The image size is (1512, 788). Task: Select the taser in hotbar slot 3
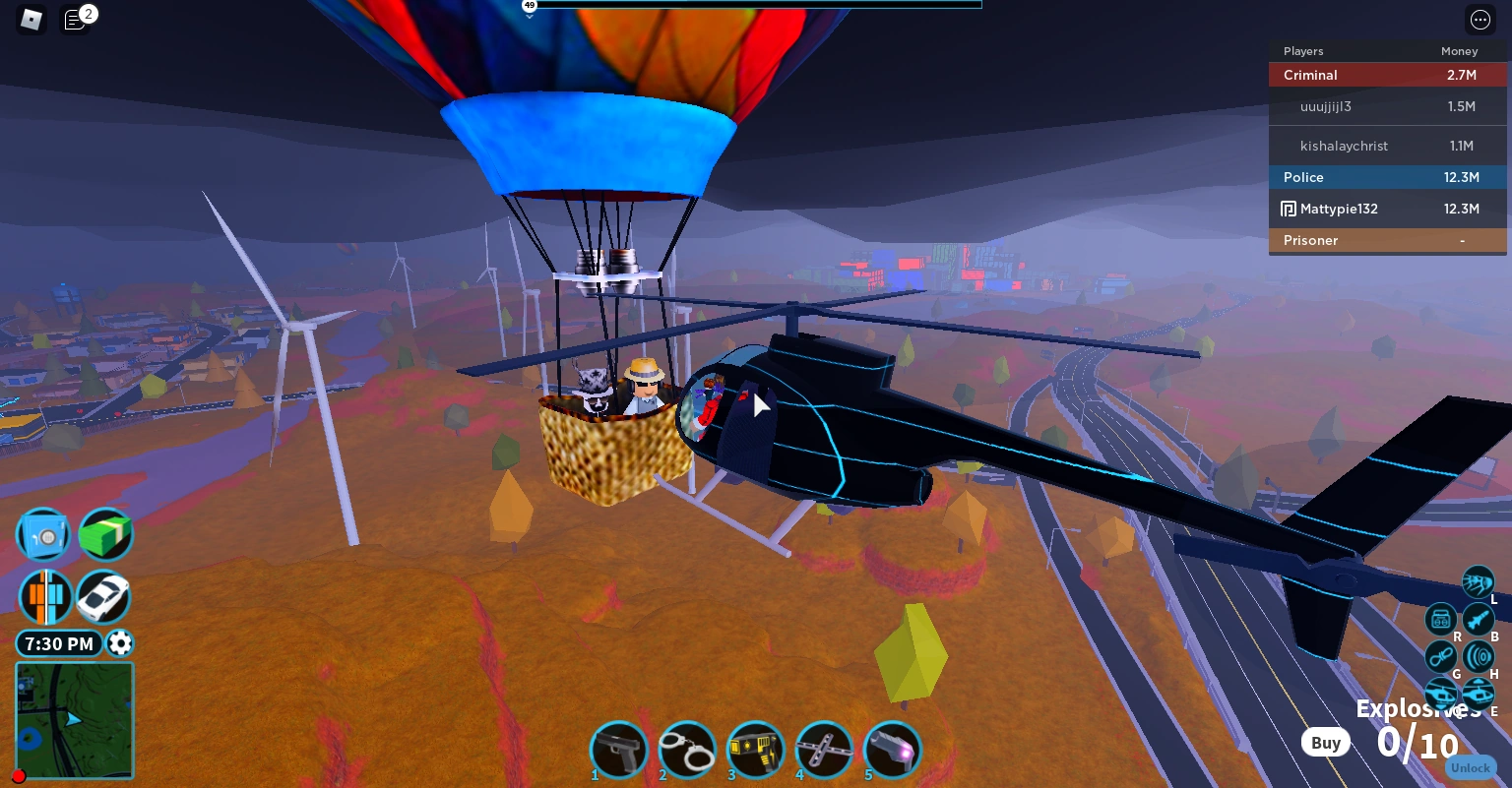(x=755, y=750)
